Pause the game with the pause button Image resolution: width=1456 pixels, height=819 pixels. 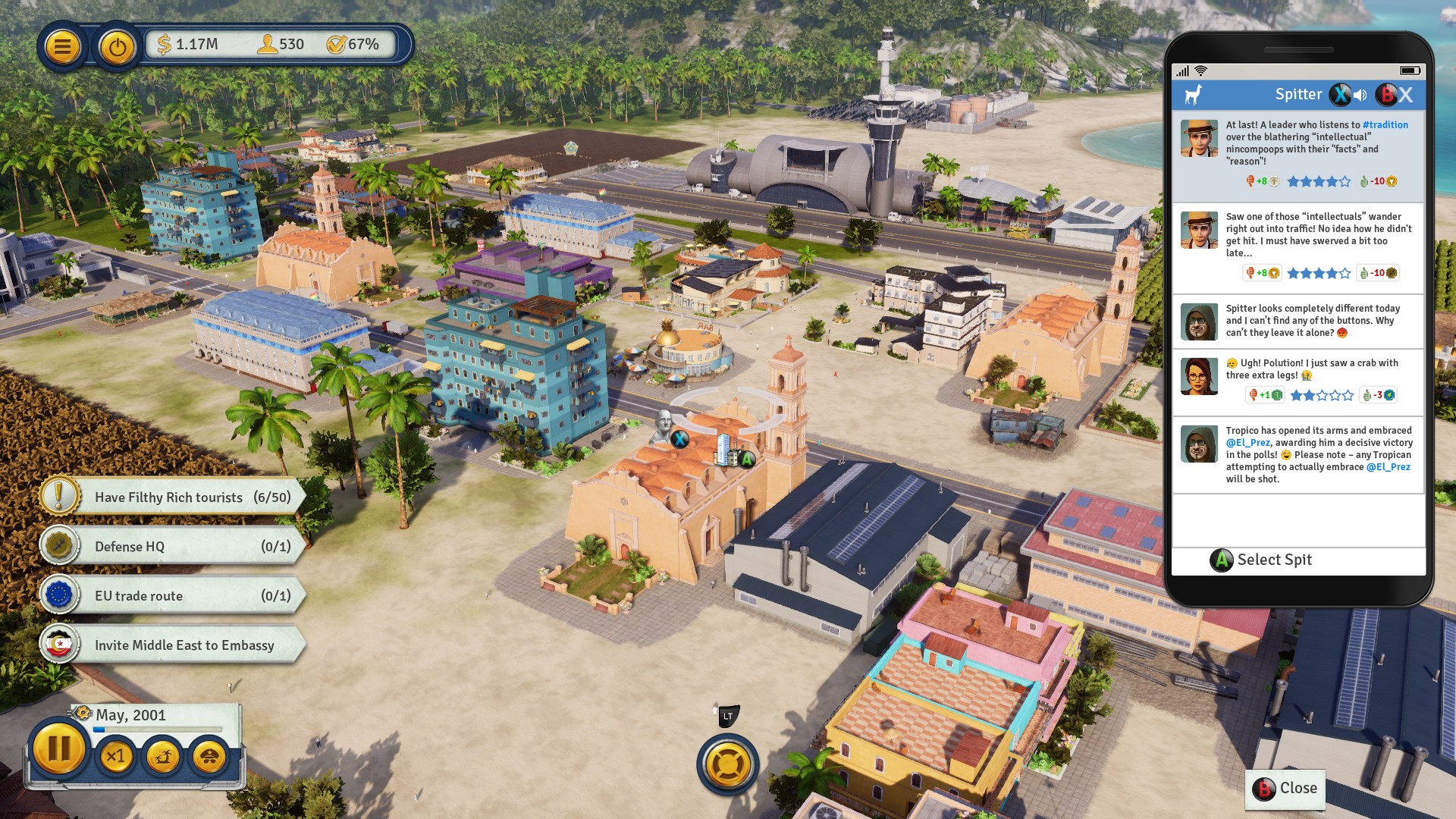pyautogui.click(x=58, y=749)
